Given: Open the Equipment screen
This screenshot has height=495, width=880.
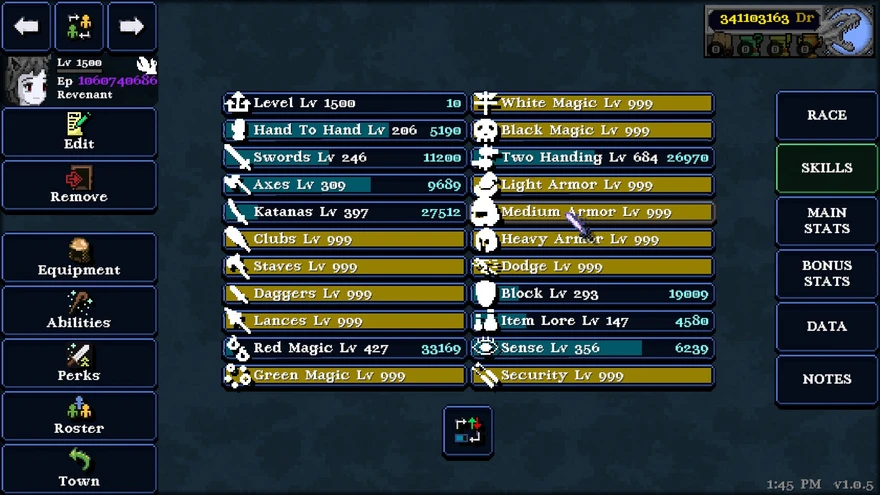Looking at the screenshot, I should coord(79,258).
